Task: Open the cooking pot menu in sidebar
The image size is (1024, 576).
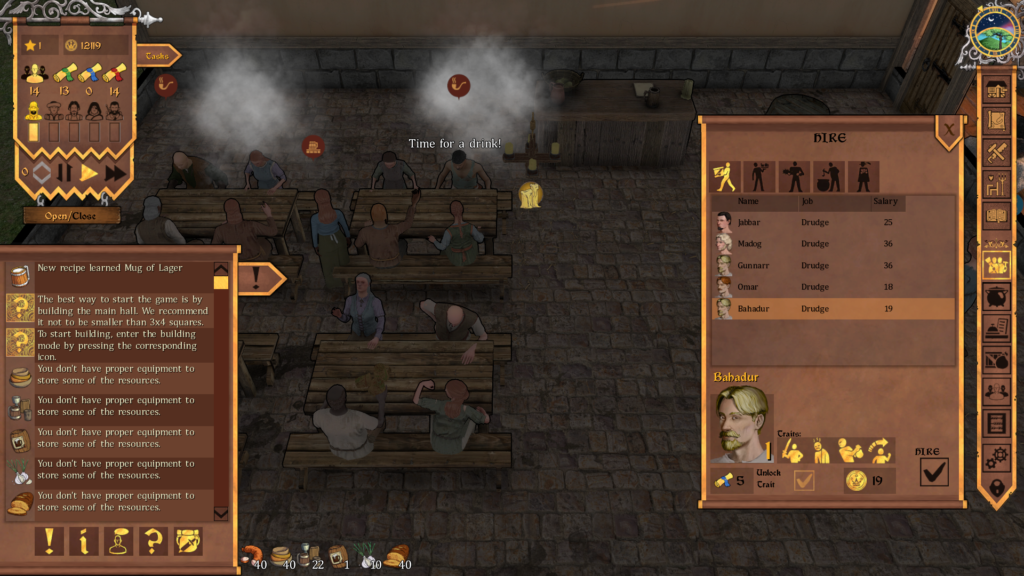Action: click(997, 297)
